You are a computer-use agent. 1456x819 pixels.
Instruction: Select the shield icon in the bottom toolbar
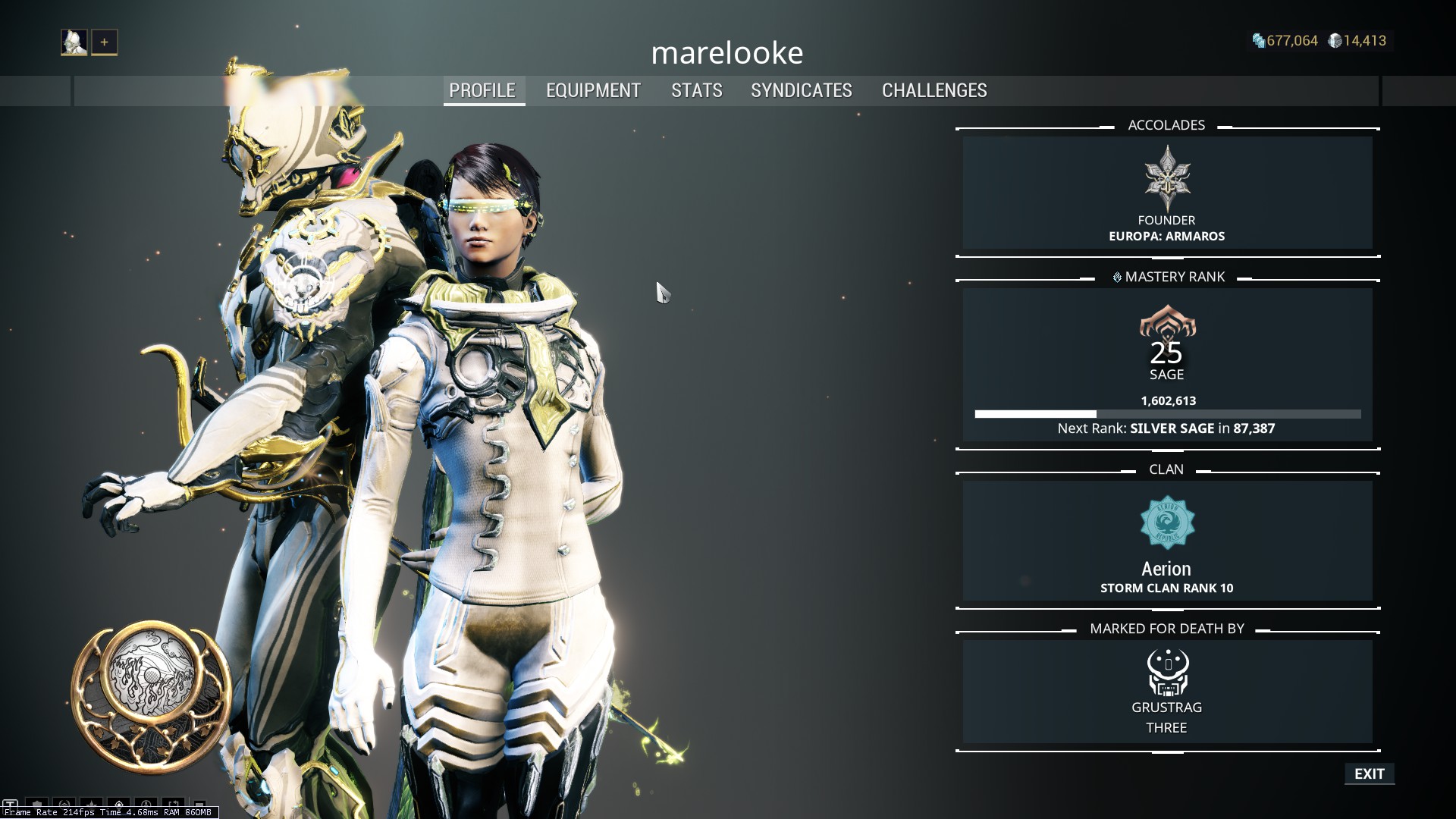click(36, 804)
